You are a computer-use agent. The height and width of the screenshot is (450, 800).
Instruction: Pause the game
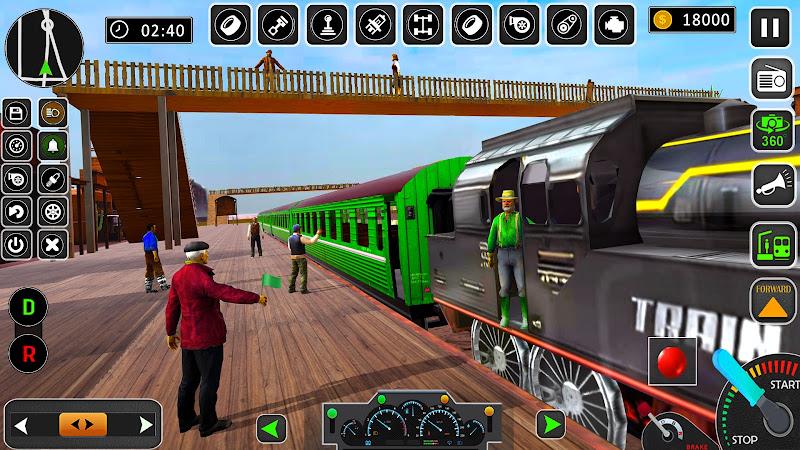(770, 27)
